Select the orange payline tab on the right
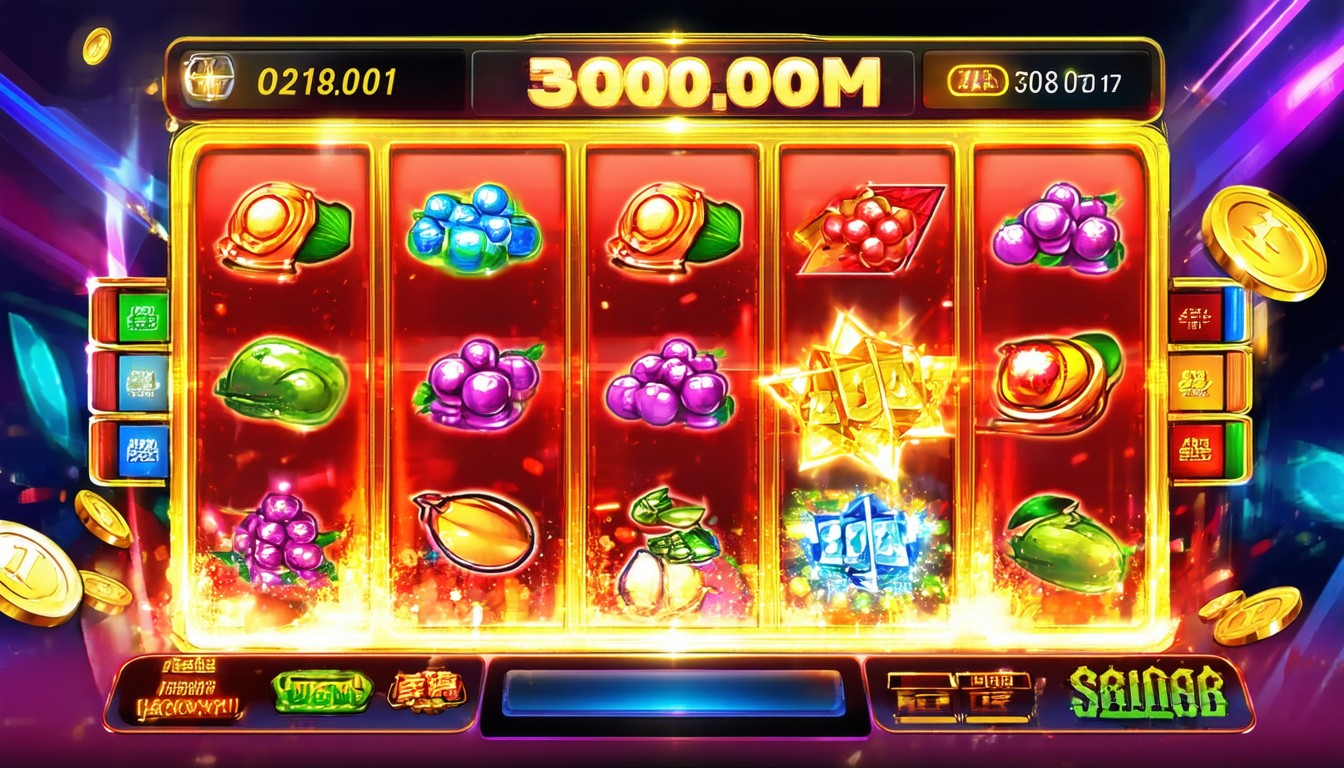This screenshot has height=768, width=1344. (1197, 381)
